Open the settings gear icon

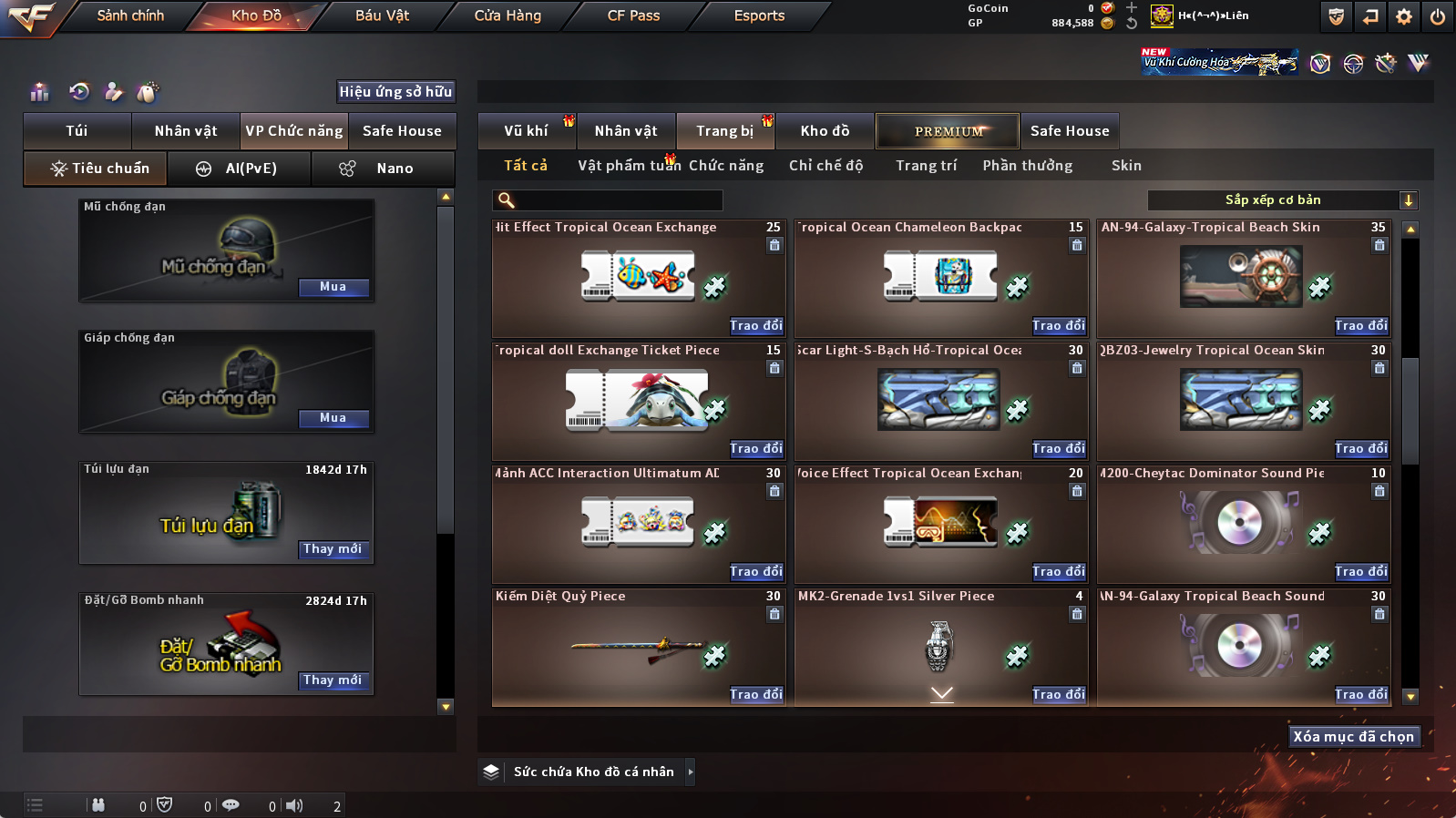[1404, 16]
